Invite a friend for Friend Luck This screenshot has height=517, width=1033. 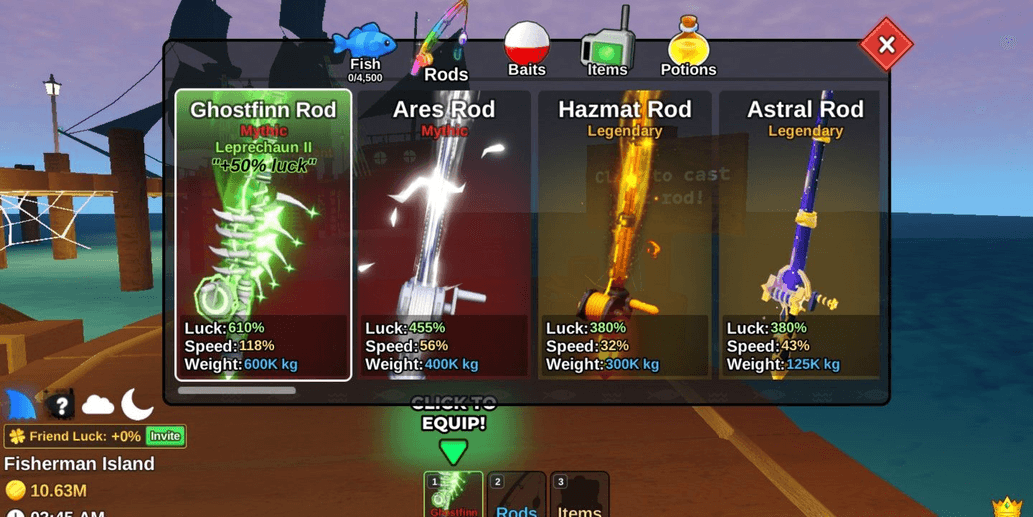coord(165,436)
